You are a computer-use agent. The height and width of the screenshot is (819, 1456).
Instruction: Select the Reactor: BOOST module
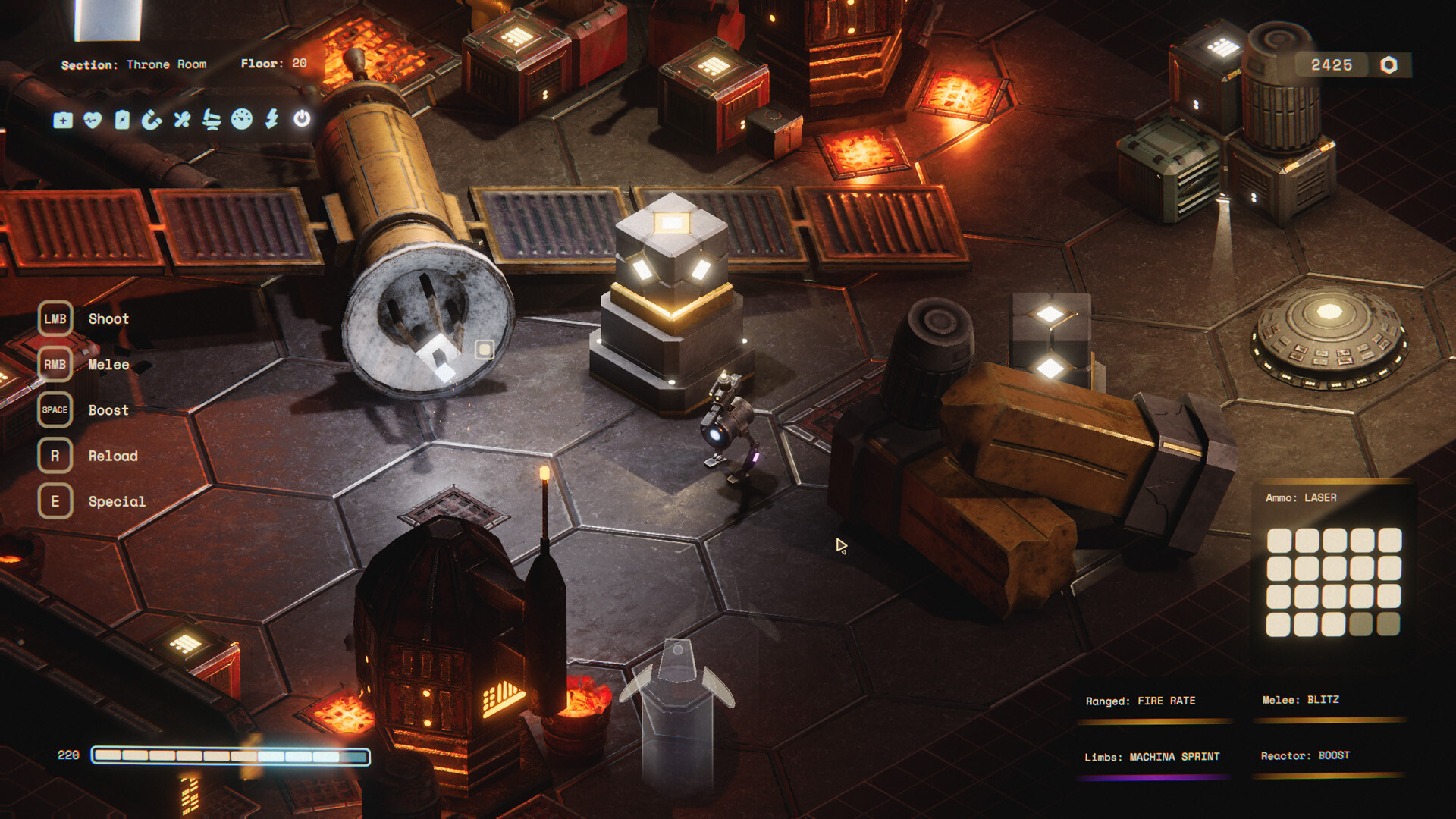[1305, 756]
